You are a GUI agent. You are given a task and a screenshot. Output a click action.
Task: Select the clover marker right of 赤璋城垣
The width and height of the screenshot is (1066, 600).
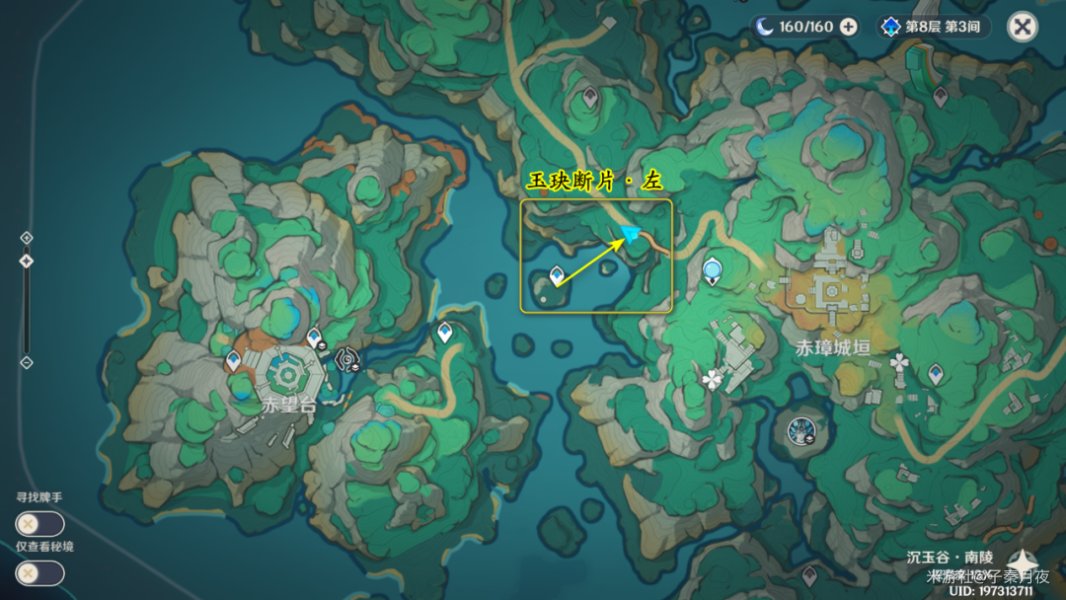click(899, 363)
